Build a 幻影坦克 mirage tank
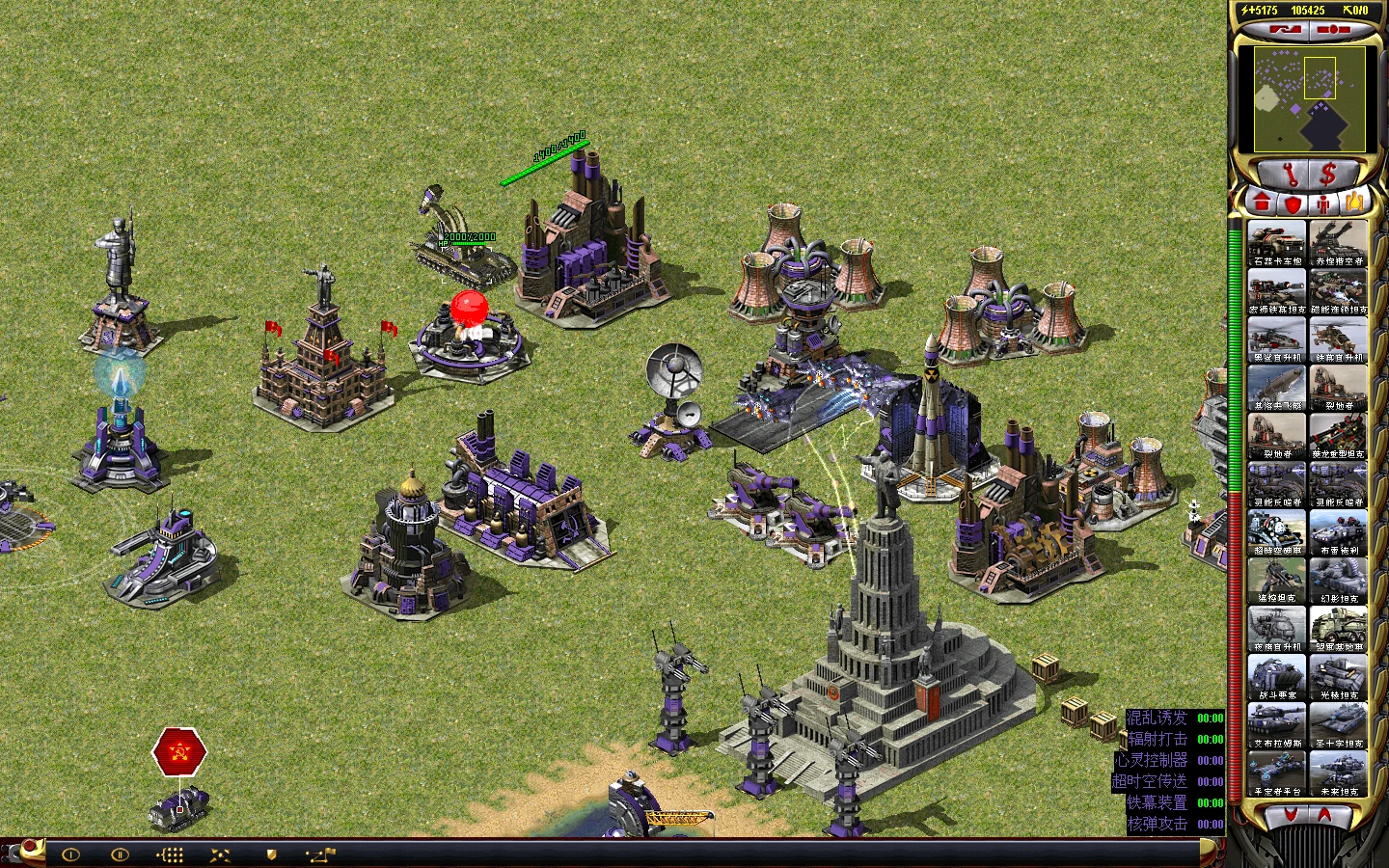The height and width of the screenshot is (868, 1389). pyautogui.click(x=1338, y=580)
